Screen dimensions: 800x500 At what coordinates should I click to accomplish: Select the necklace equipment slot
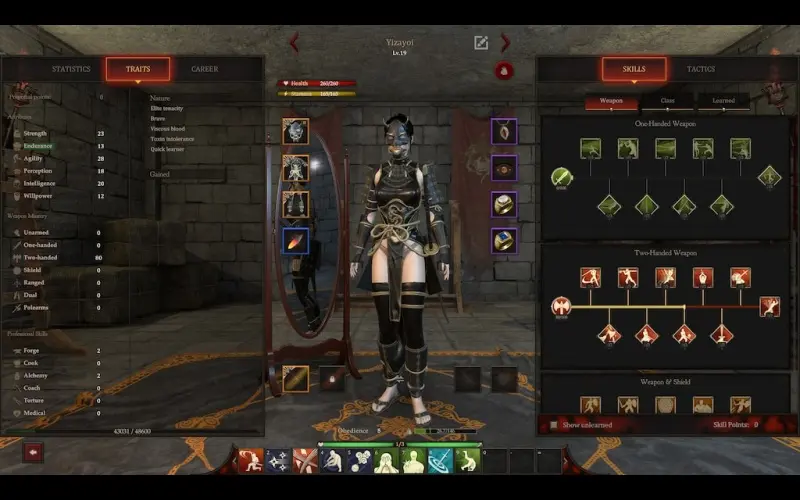(504, 131)
